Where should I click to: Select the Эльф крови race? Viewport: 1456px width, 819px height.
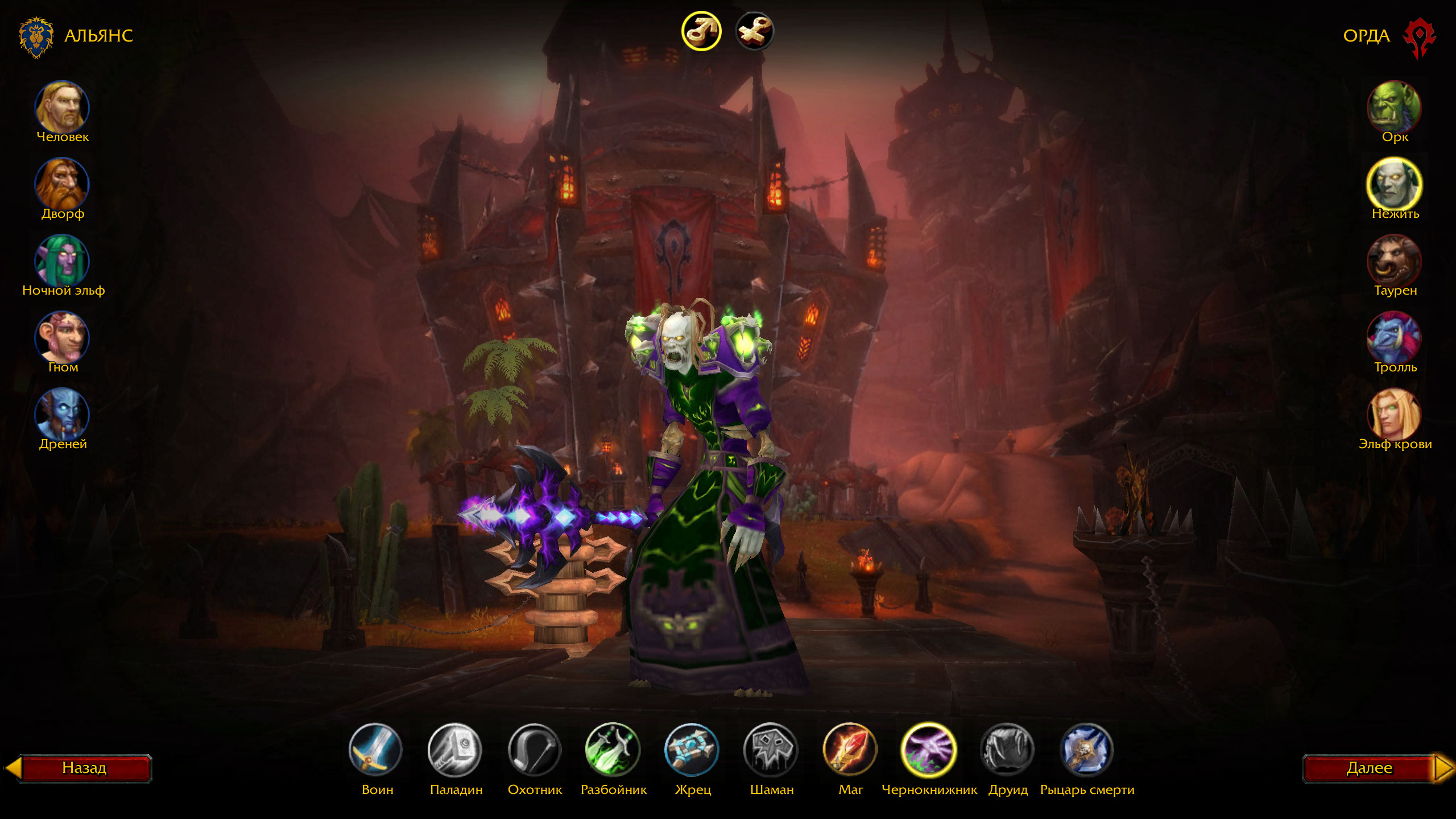pyautogui.click(x=1394, y=414)
